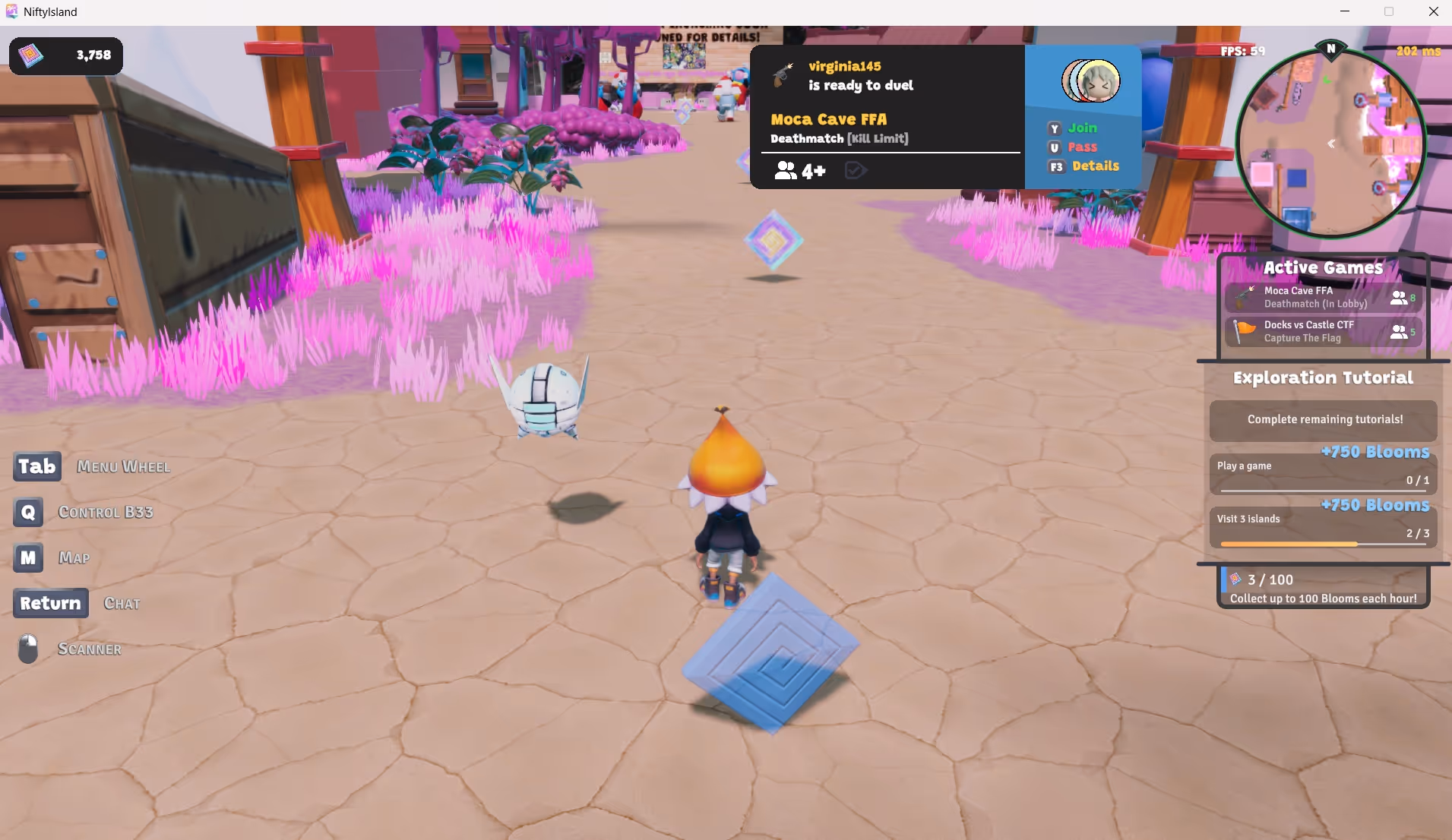Image resolution: width=1452 pixels, height=840 pixels.
Task: Minimize the NiftyIsland window
Action: (x=1345, y=11)
